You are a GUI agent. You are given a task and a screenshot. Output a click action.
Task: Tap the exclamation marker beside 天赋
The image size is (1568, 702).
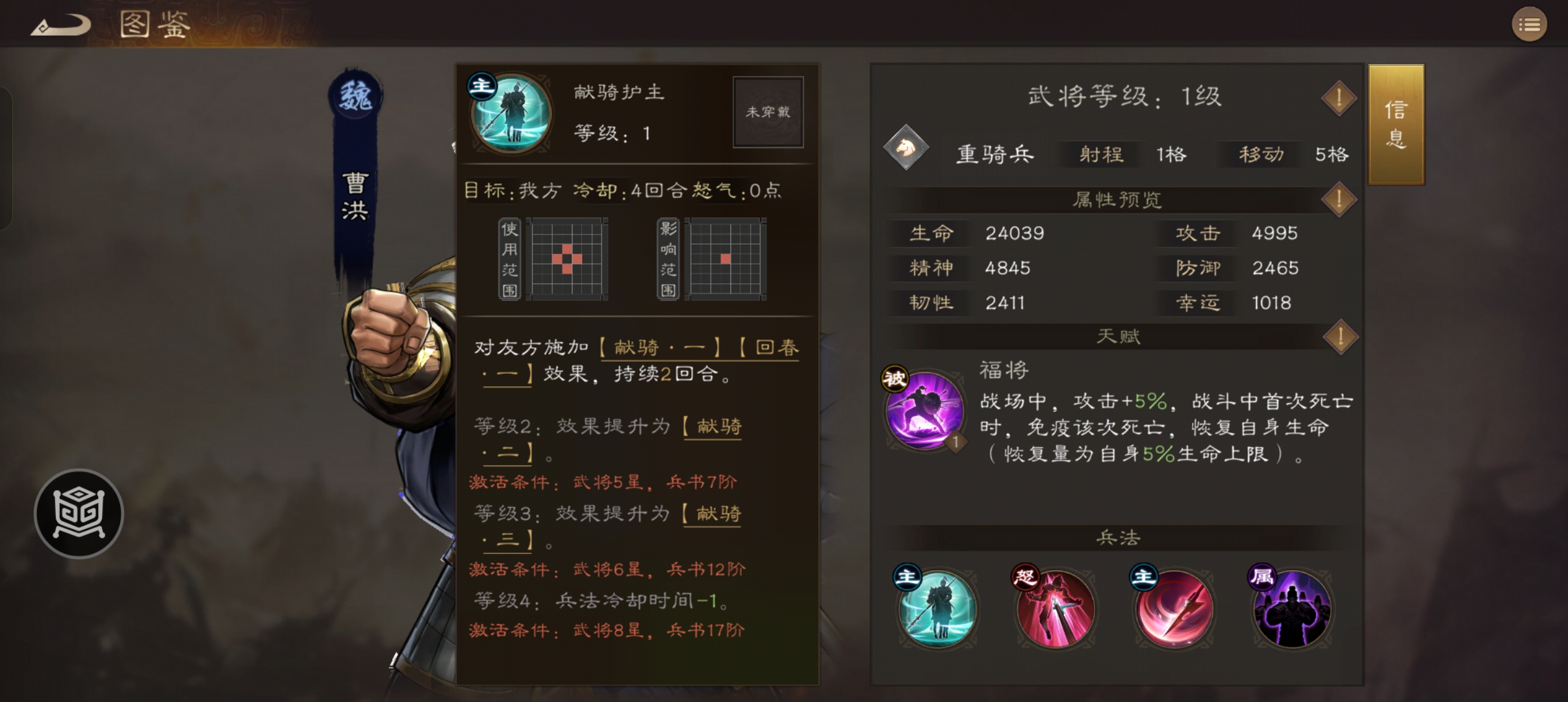(x=1341, y=337)
